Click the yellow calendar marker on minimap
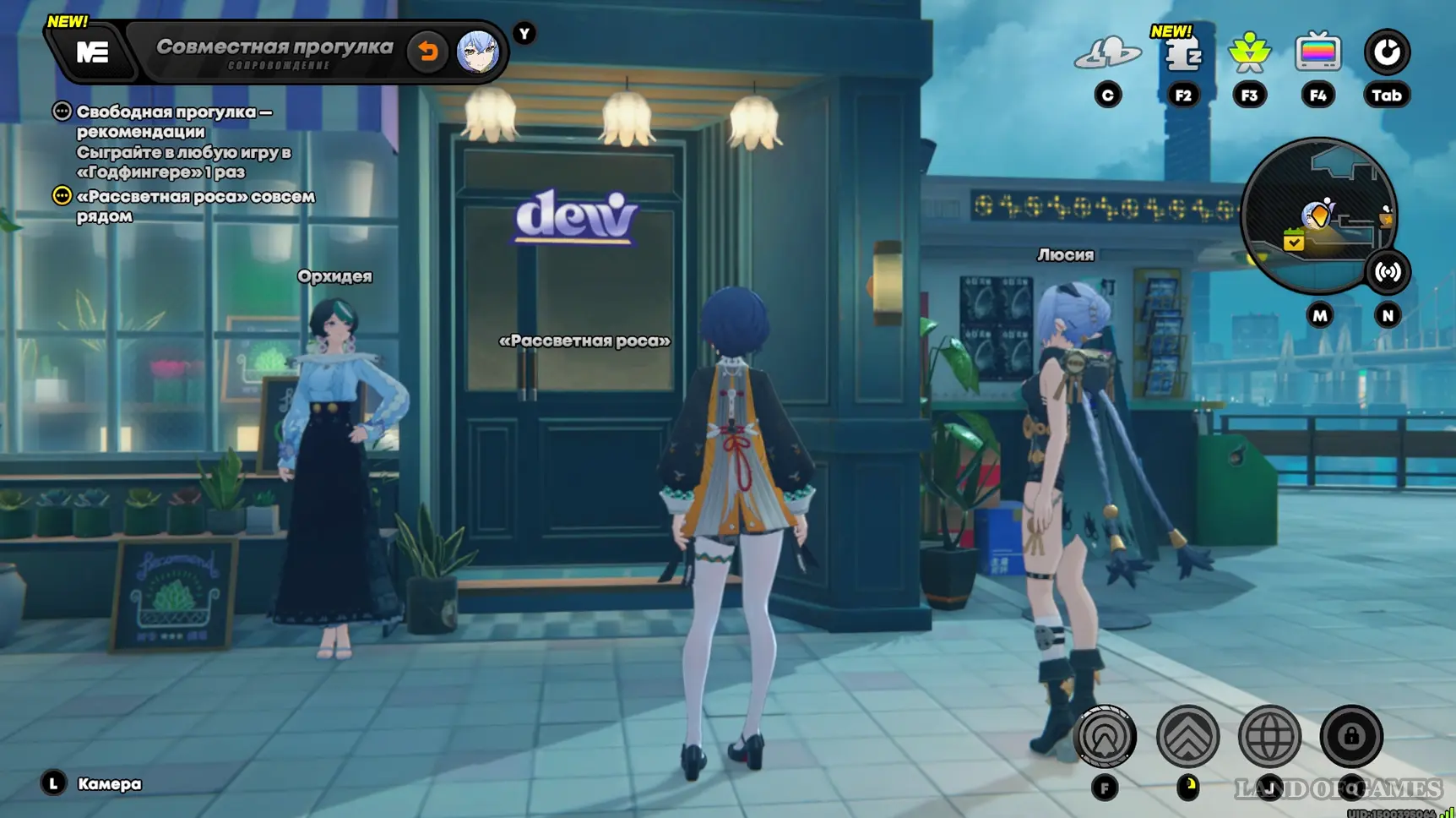 (1293, 241)
